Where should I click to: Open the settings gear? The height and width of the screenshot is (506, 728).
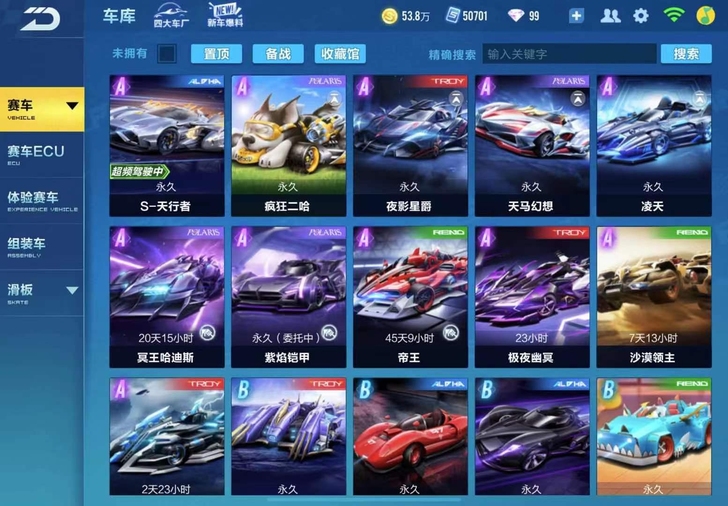pos(641,16)
